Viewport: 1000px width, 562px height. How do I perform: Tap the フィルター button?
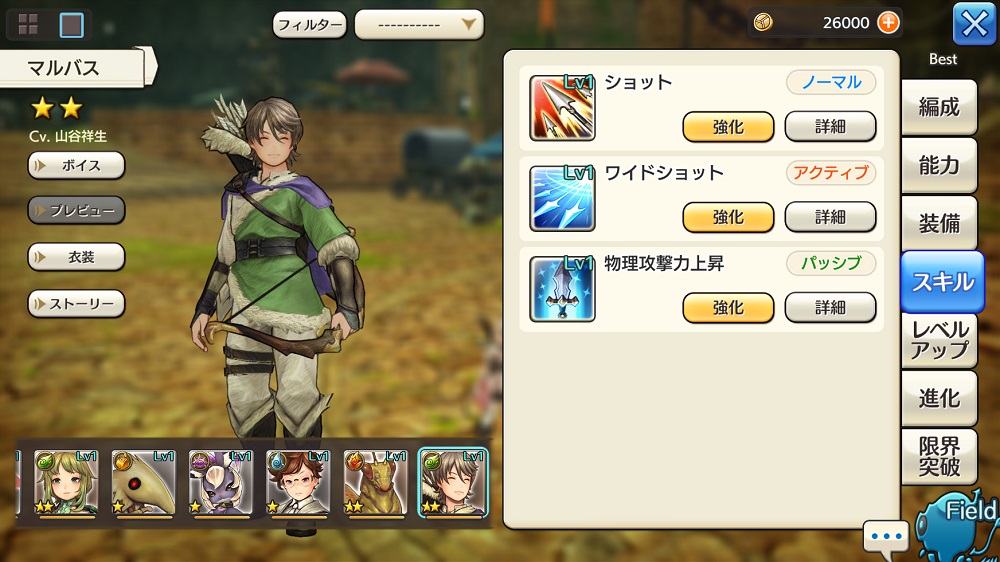point(309,24)
